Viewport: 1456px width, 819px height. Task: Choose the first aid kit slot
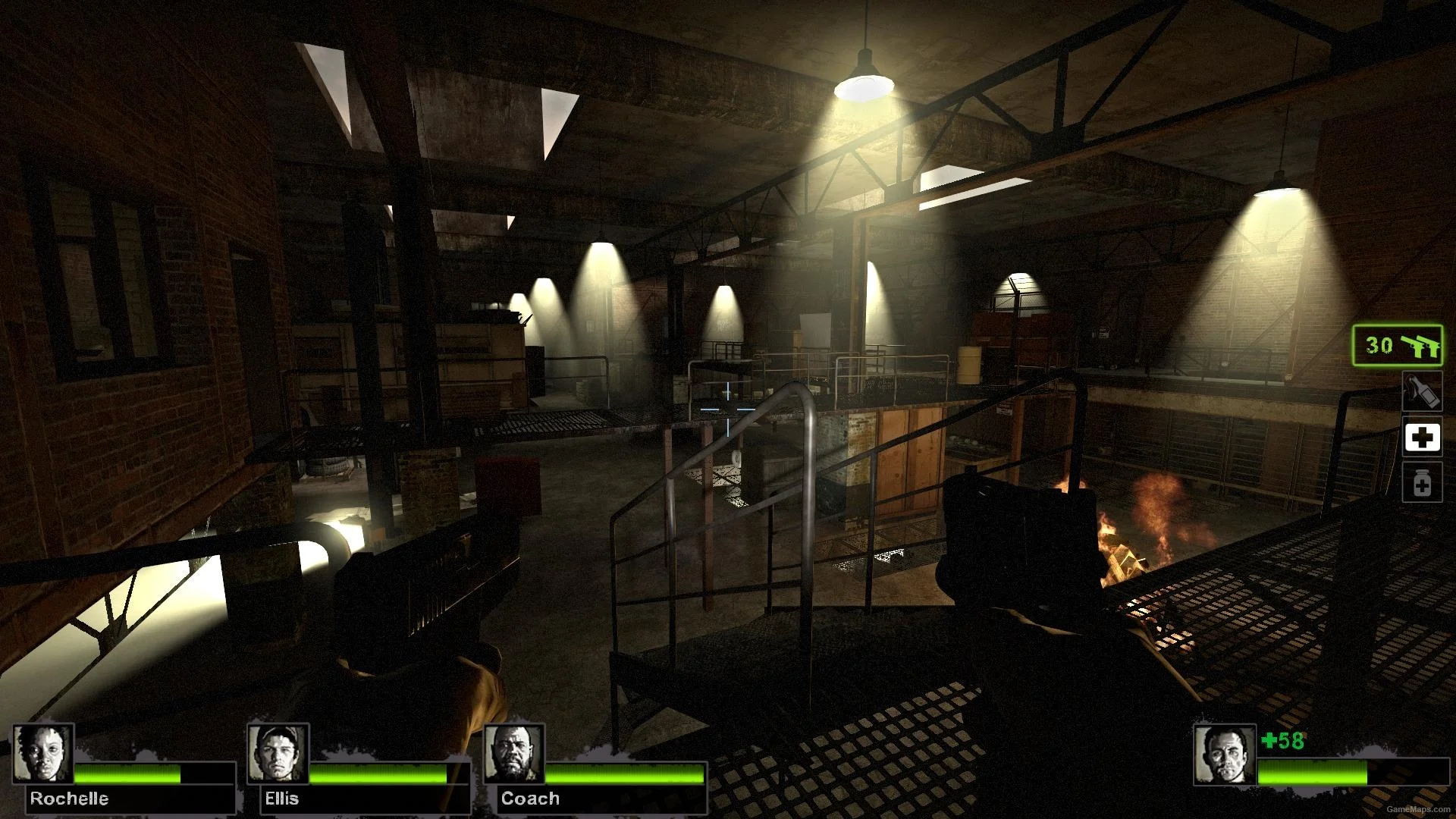click(1422, 438)
